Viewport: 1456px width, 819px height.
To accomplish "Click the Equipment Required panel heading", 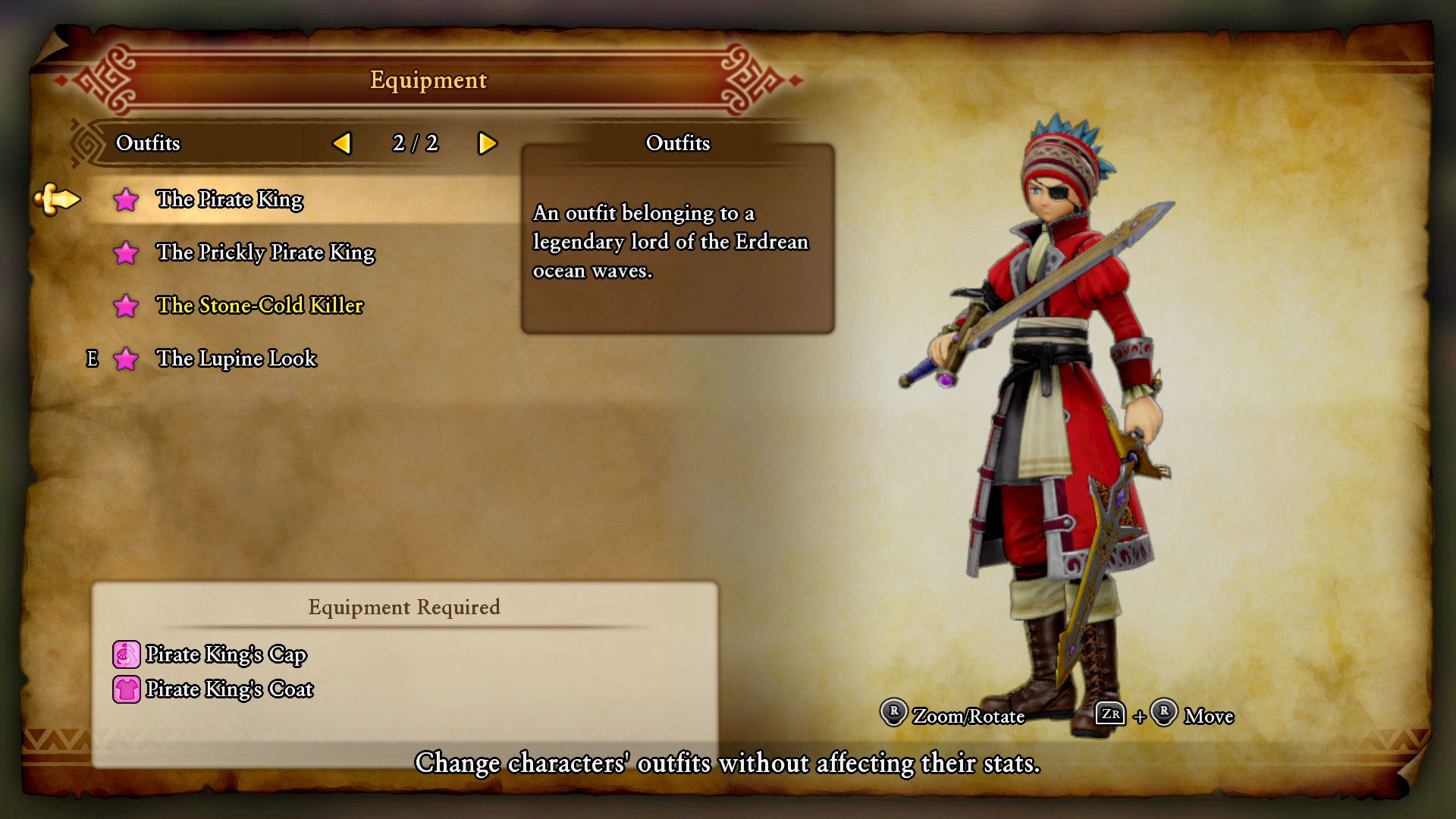I will tap(403, 607).
